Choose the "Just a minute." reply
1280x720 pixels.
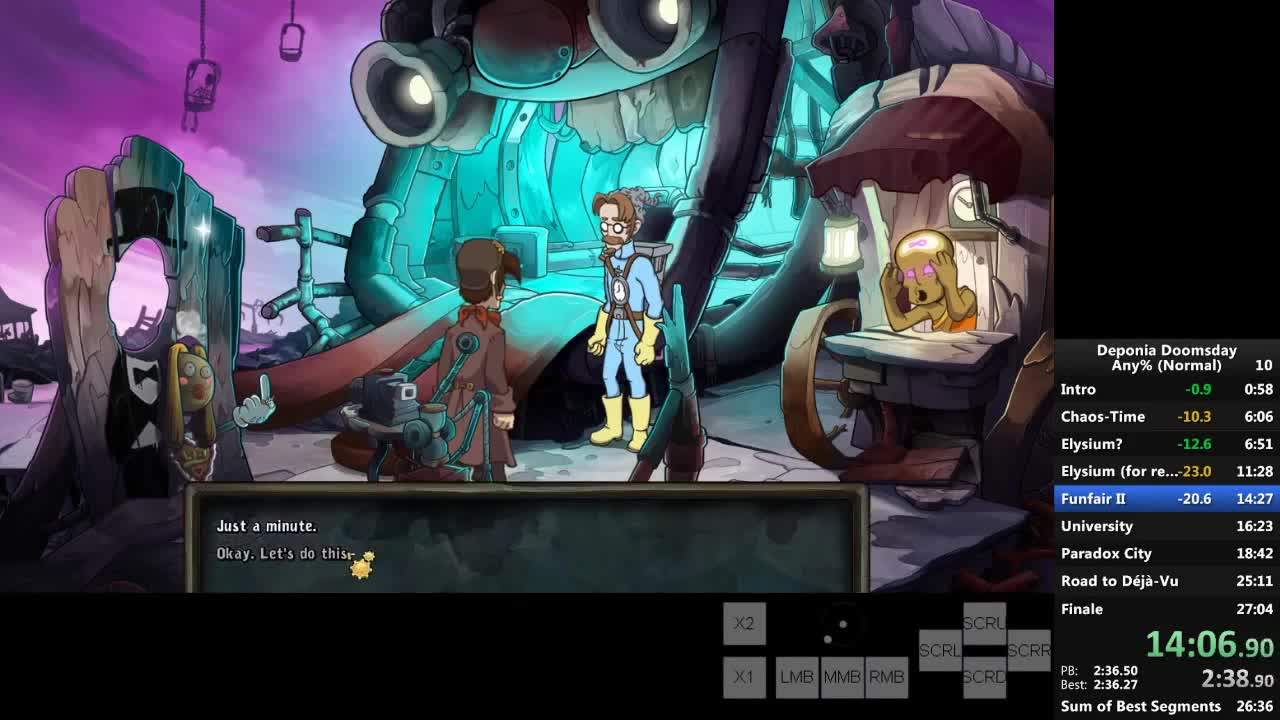click(267, 526)
